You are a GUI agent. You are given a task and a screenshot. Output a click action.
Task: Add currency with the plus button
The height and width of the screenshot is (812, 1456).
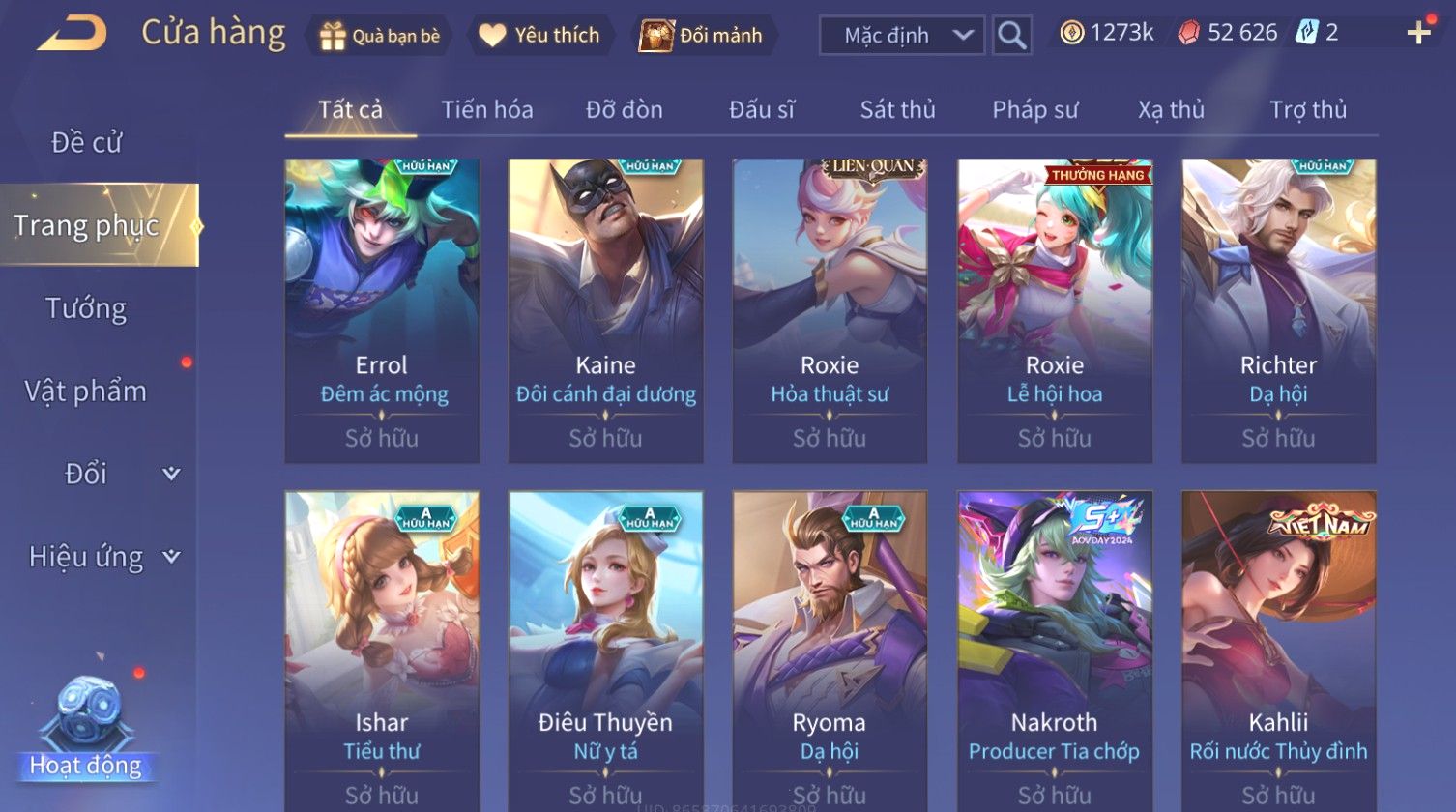(x=1418, y=34)
